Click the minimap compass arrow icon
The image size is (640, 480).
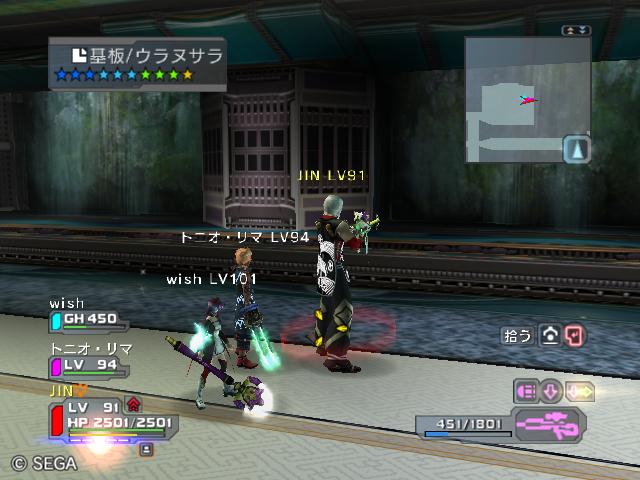[x=577, y=150]
